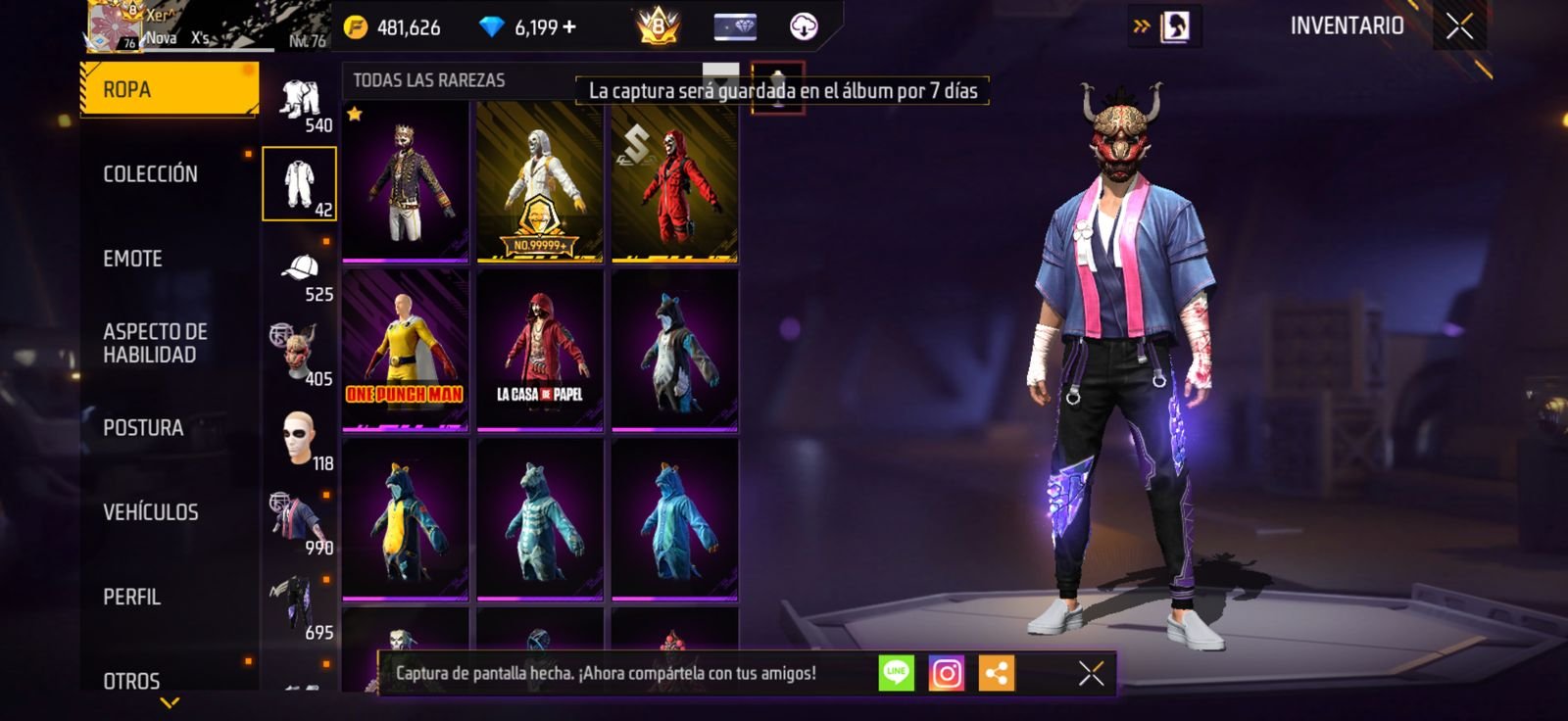Share screenshot via Instagram
The height and width of the screenshot is (721, 1568).
[946, 674]
